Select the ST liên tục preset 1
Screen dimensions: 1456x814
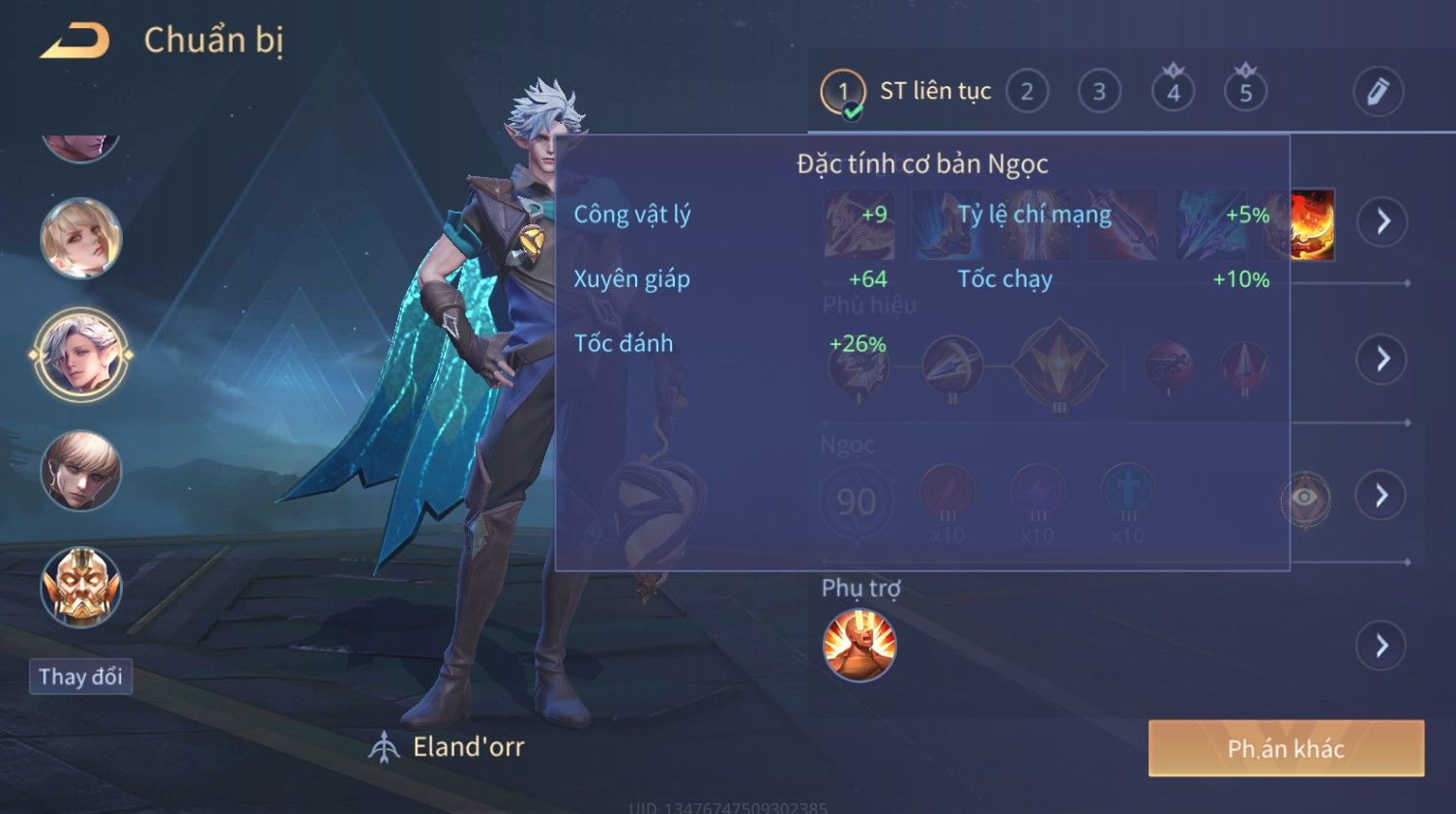tap(843, 92)
